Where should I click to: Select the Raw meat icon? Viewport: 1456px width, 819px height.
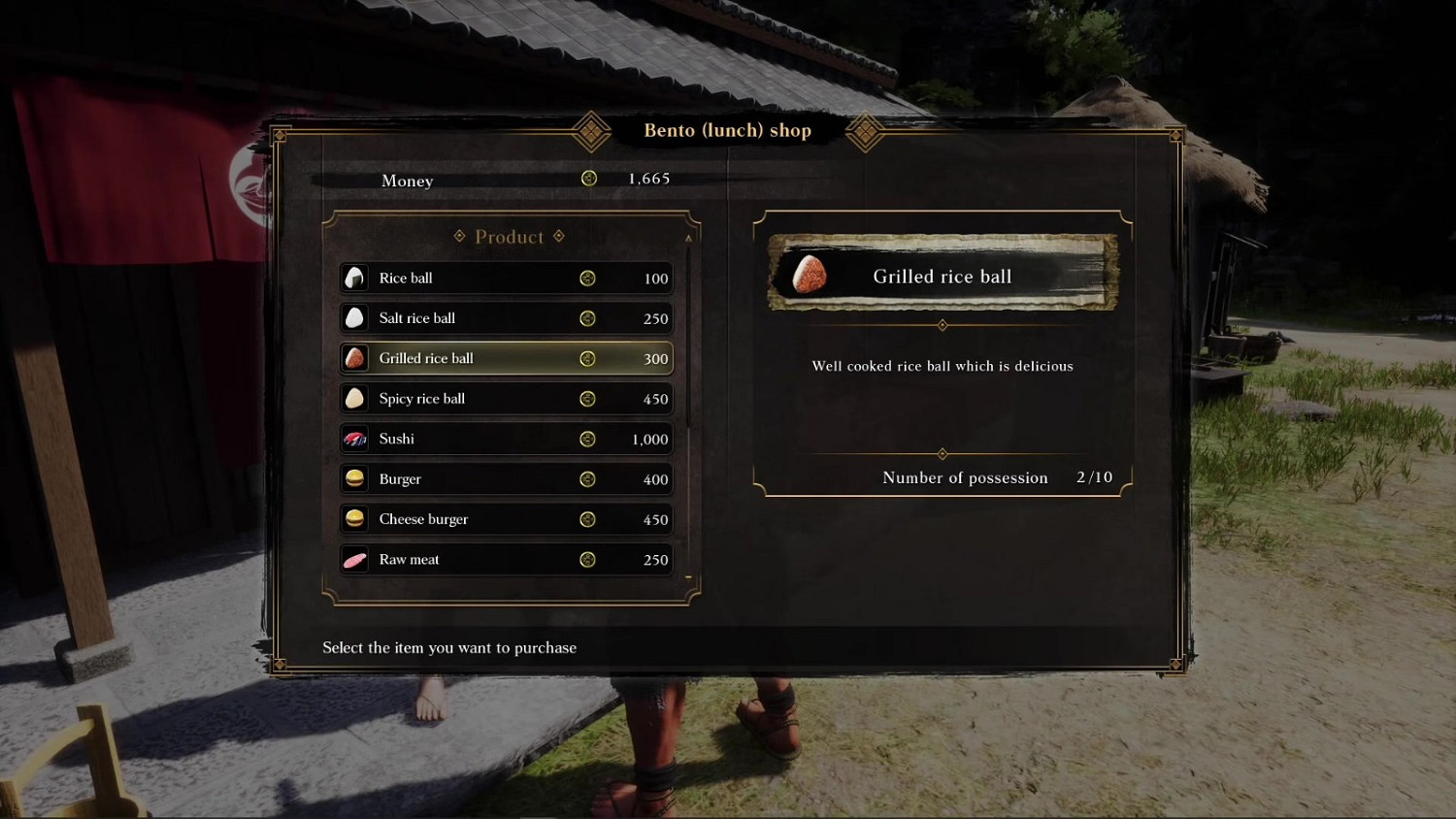pyautogui.click(x=354, y=559)
